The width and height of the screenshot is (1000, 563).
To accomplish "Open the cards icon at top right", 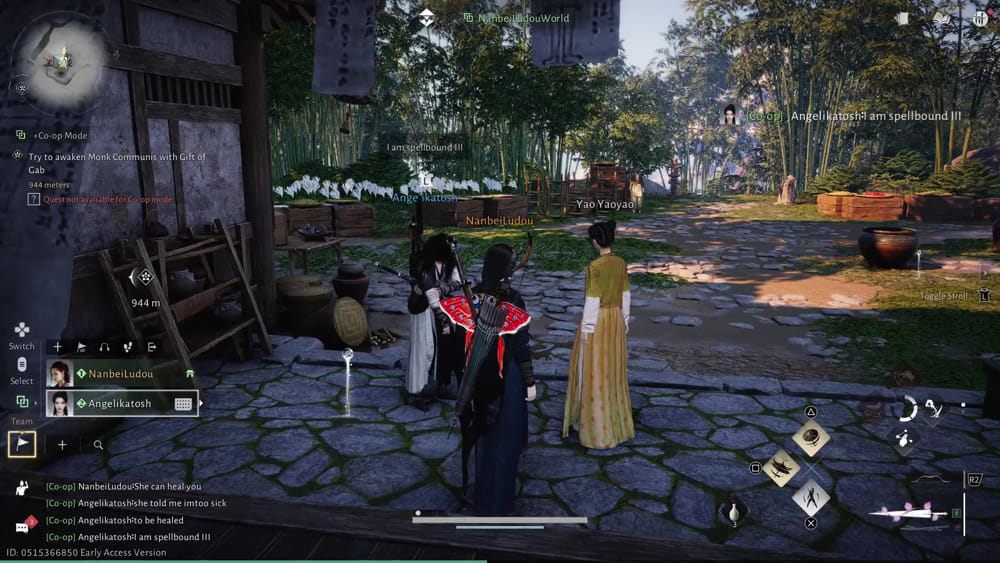I will pyautogui.click(x=903, y=18).
